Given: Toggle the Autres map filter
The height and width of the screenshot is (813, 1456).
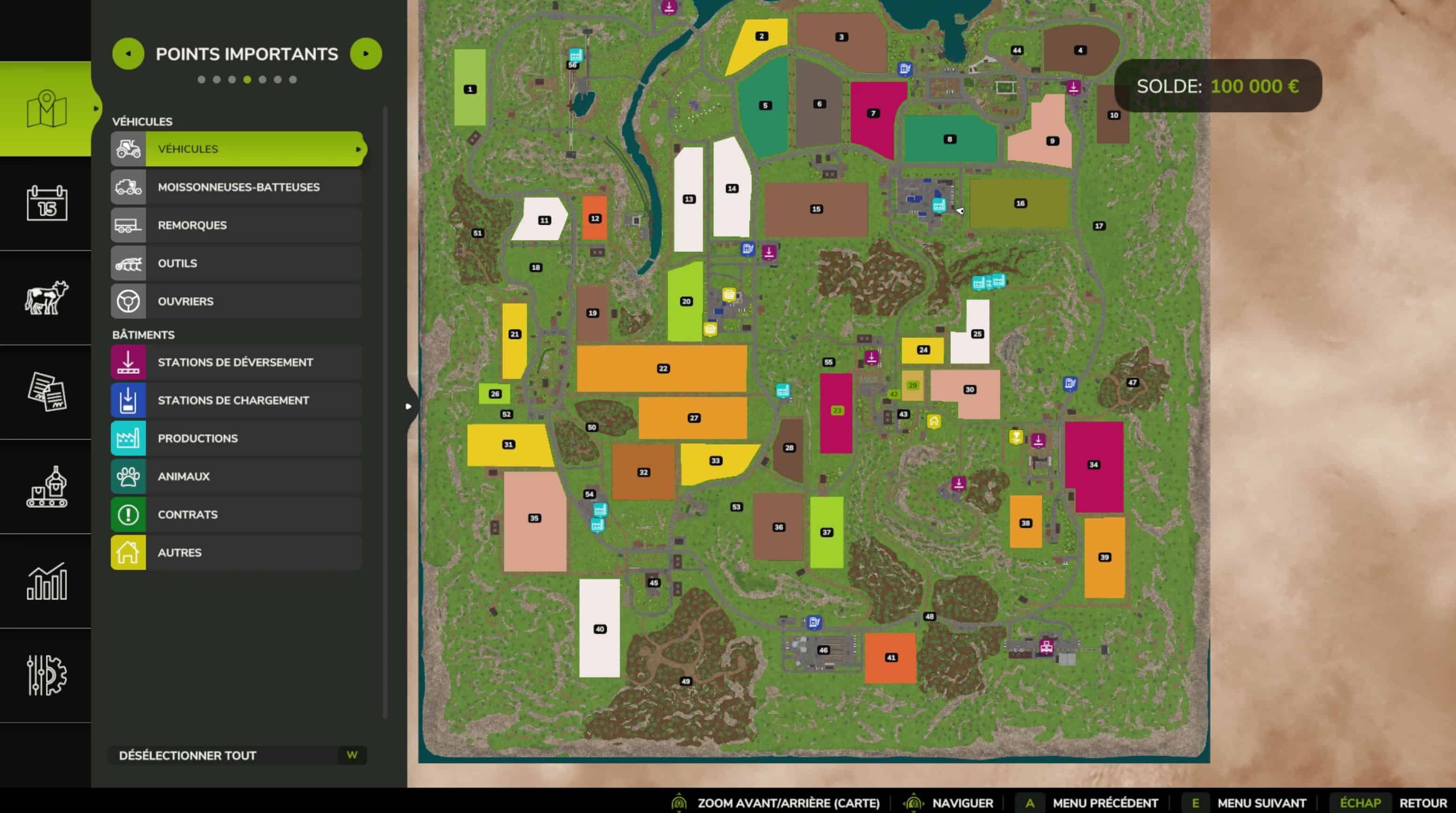Looking at the screenshot, I should [236, 553].
